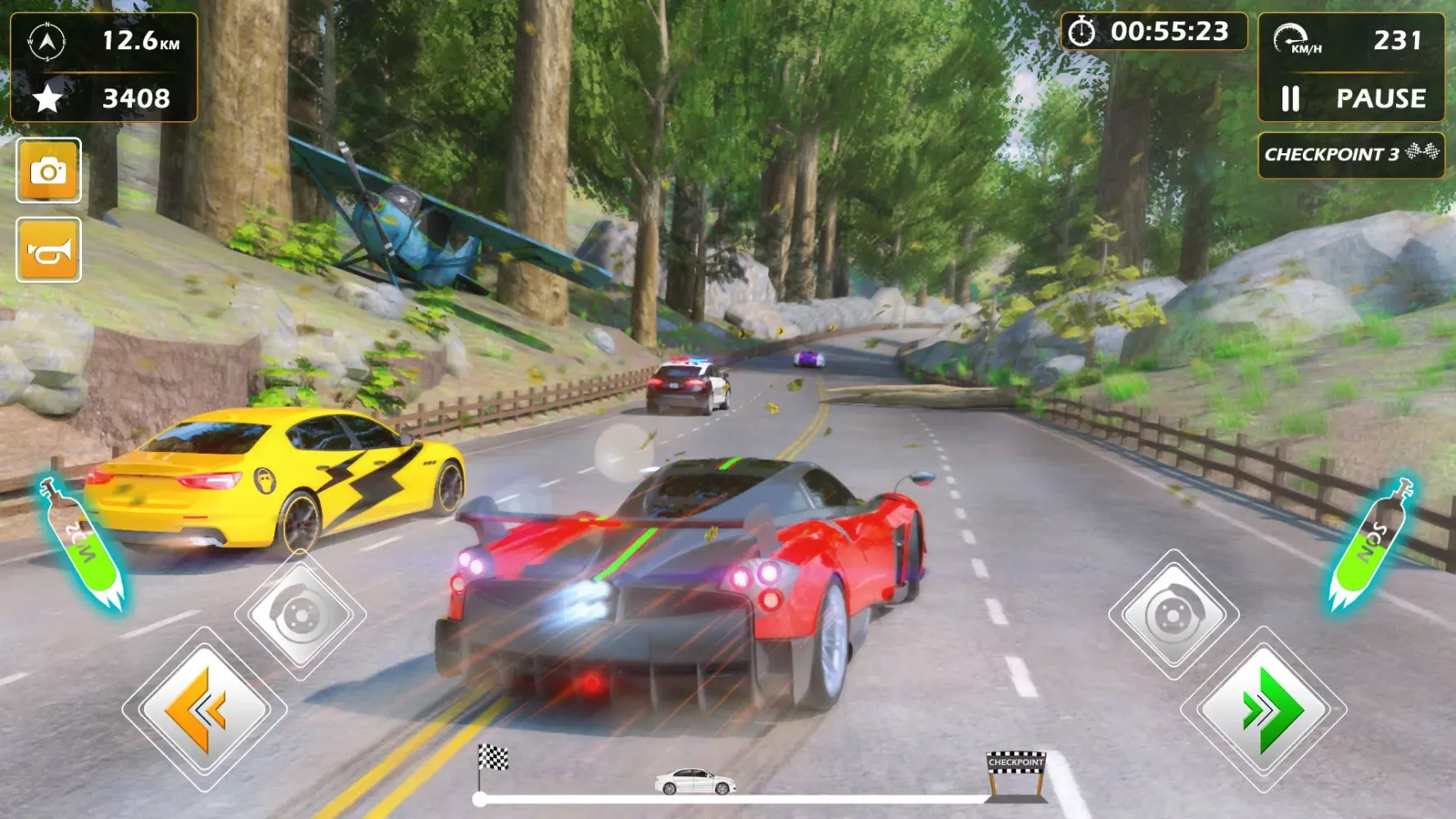This screenshot has height=819, width=1456.
Task: Tap the camera screenshot icon
Action: tap(49, 172)
